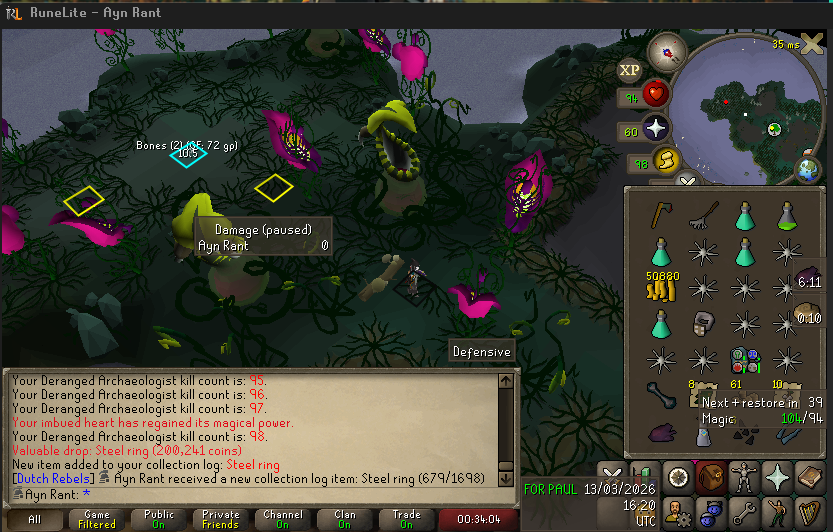Viewport: 833px width, 532px height.
Task: Open the Trade chat filter tab
Action: (407, 520)
